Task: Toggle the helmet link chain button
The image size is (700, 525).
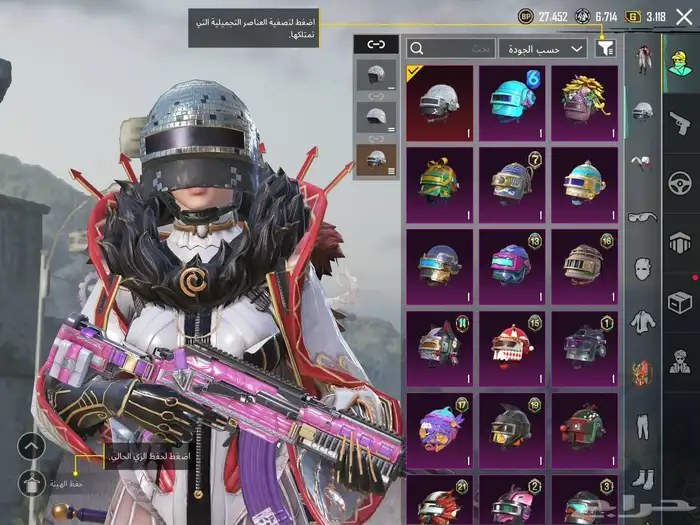Action: (x=377, y=46)
